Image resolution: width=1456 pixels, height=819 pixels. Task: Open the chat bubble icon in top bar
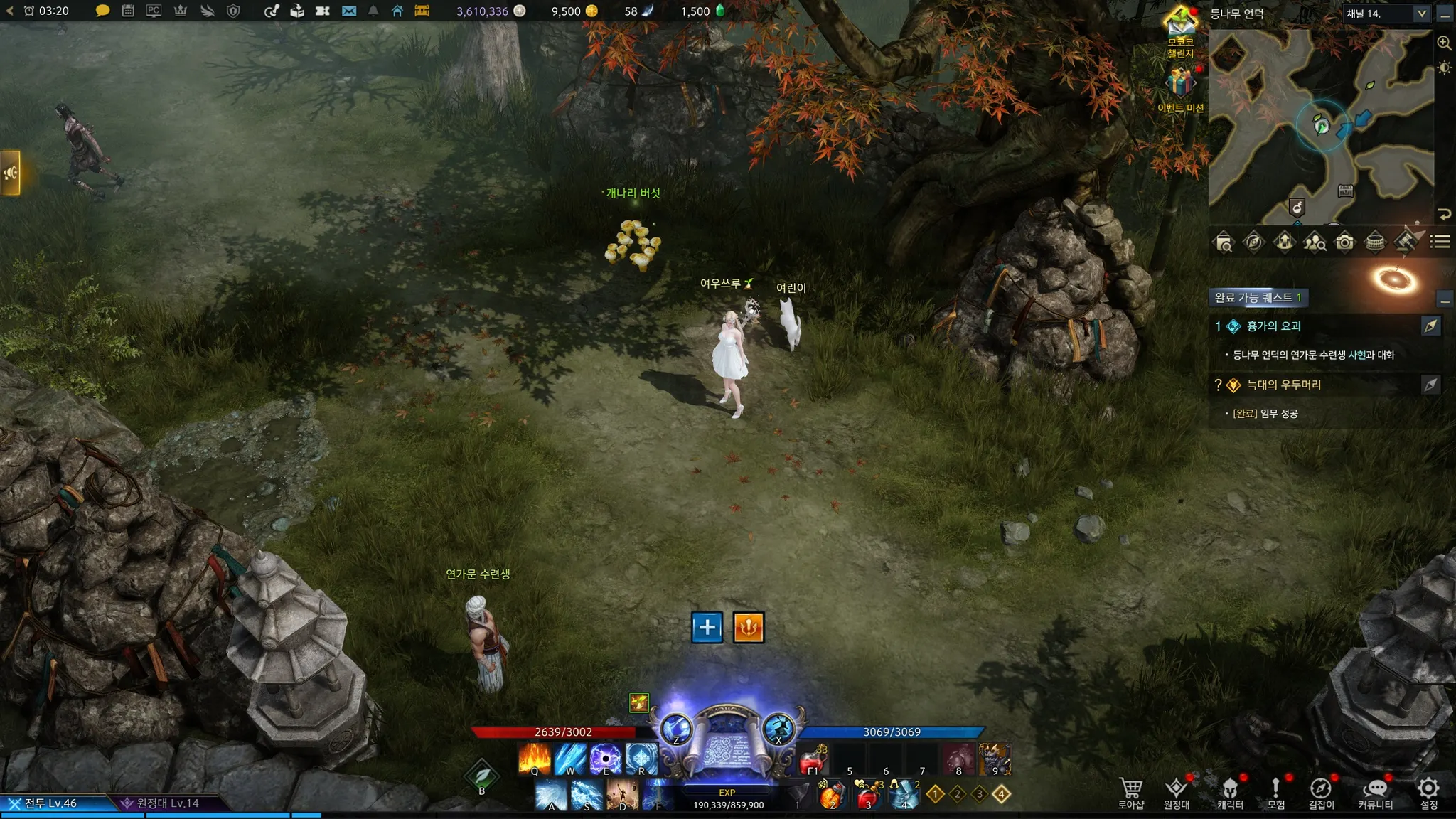102,11
